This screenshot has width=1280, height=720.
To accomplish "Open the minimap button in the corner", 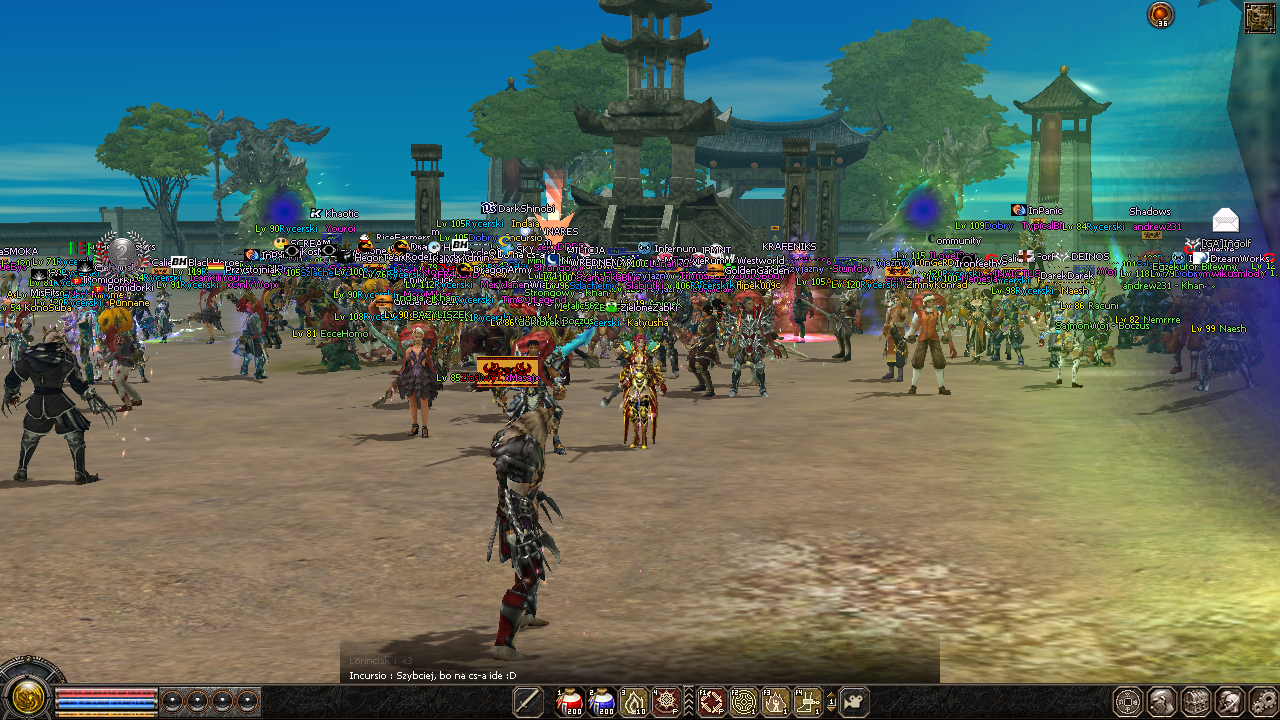I will [x=1259, y=17].
